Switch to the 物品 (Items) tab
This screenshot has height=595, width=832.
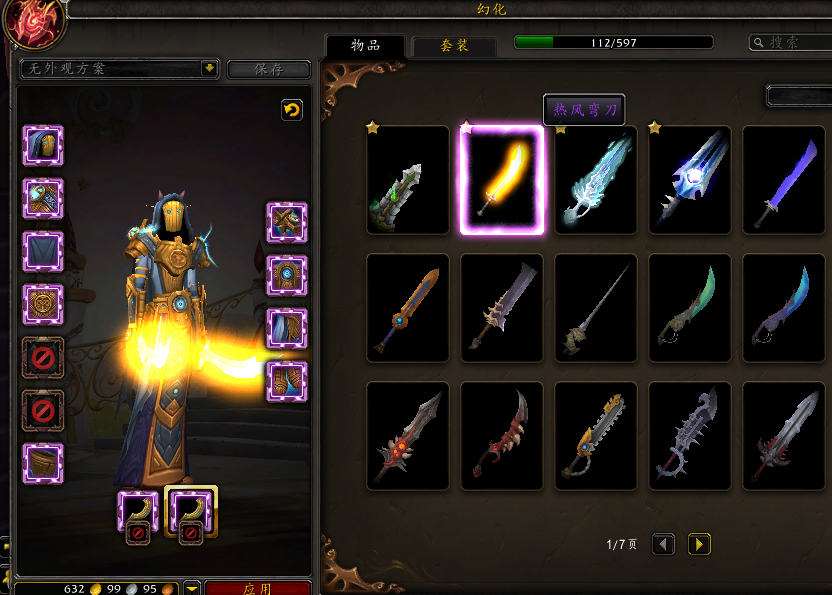(x=365, y=45)
